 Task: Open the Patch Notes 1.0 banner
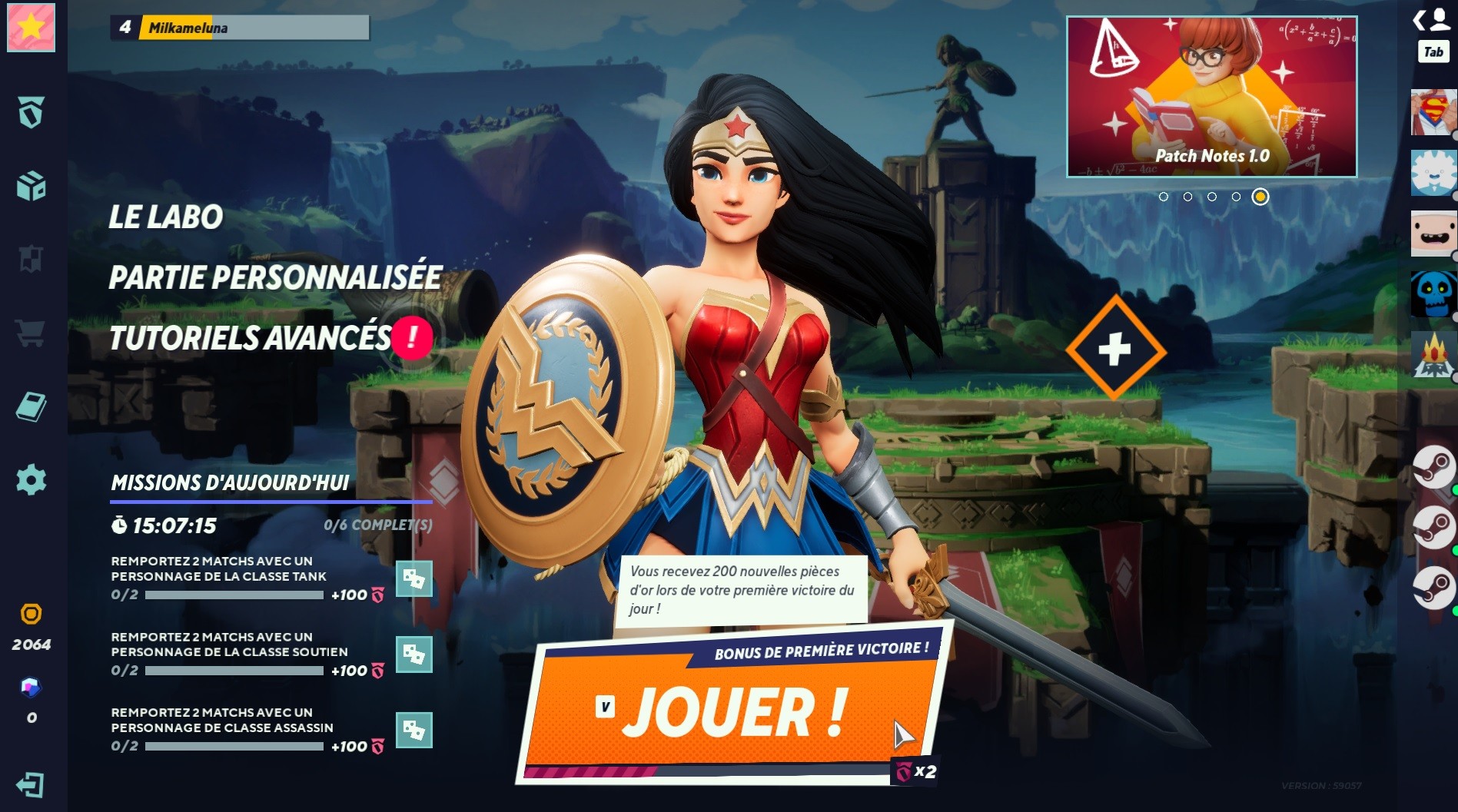(1211, 96)
